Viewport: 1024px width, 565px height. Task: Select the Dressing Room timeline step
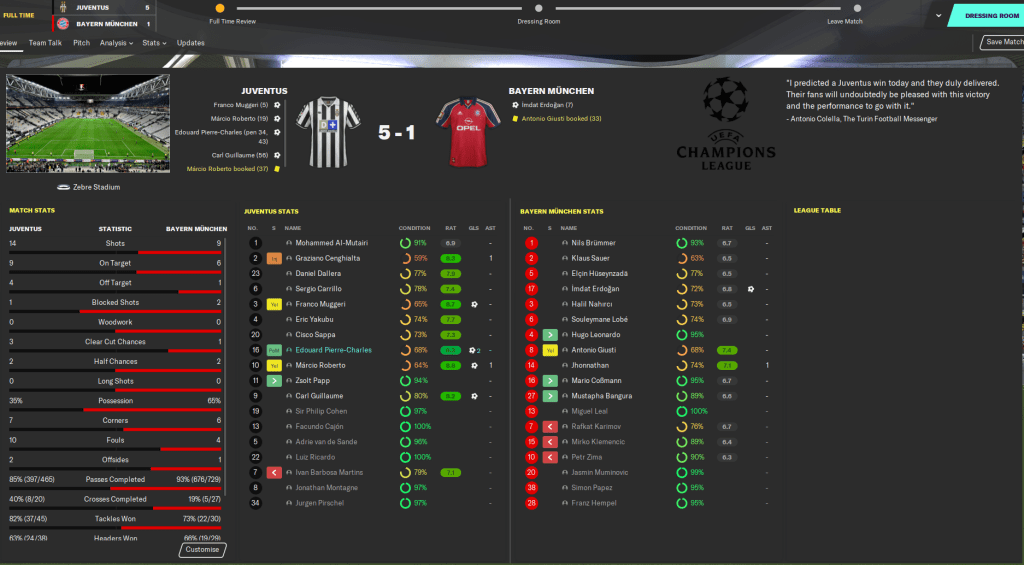(x=538, y=9)
